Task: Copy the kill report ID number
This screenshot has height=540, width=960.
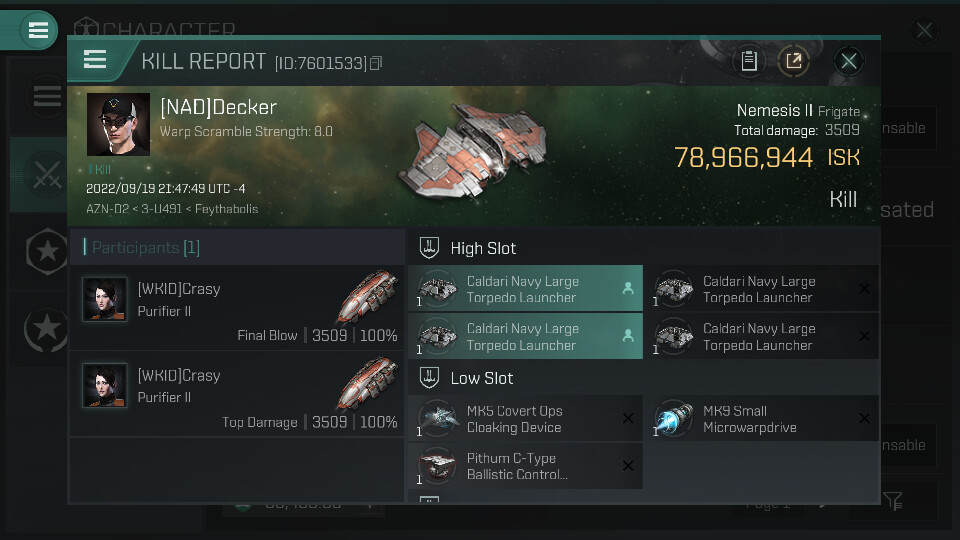Action: pos(376,63)
